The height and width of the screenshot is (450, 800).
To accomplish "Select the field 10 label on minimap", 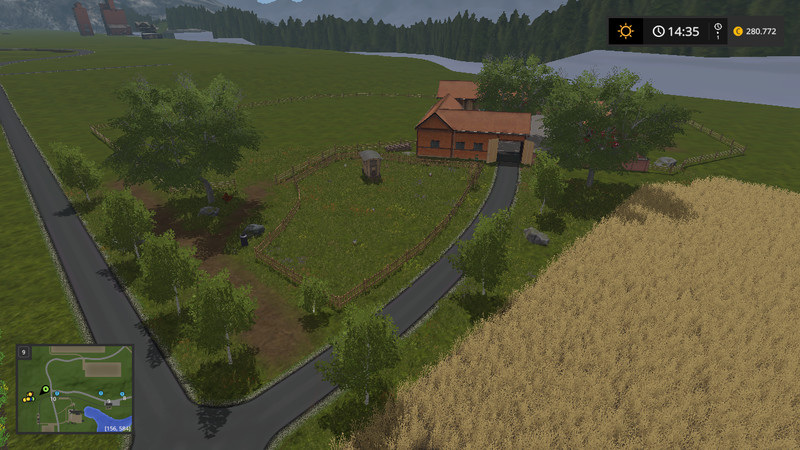I will (52, 399).
